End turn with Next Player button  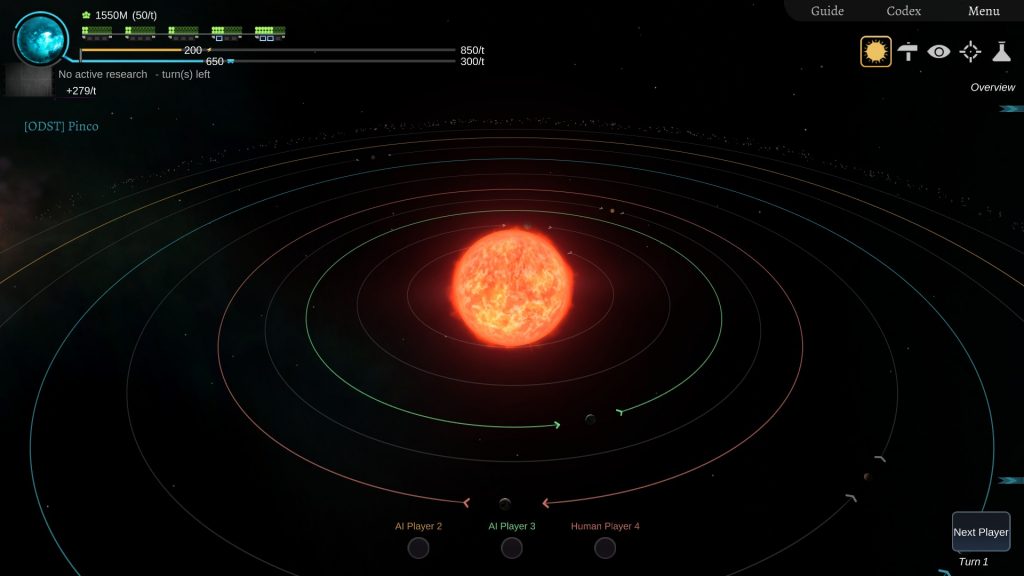tap(980, 532)
